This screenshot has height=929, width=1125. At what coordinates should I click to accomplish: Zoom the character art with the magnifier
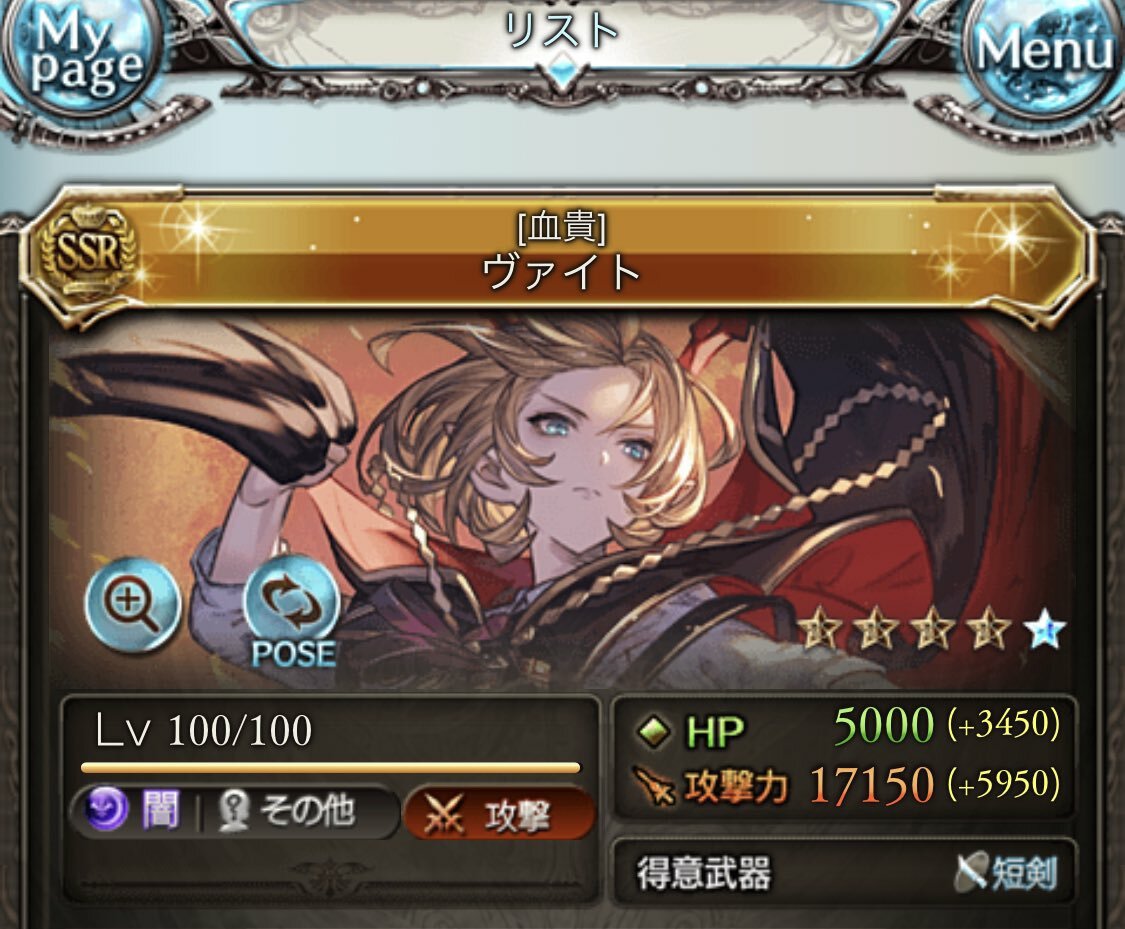(133, 604)
